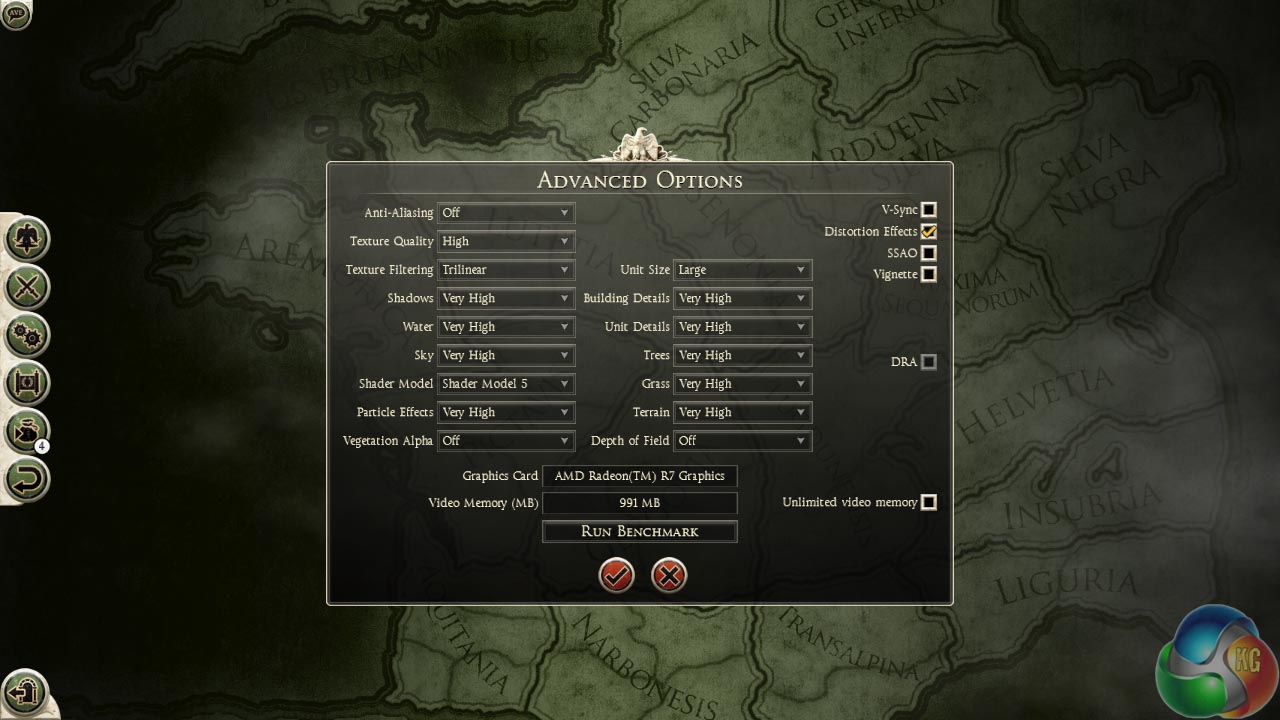Open the Vegetation Alpha dropdown
The image size is (1280, 720).
(506, 441)
